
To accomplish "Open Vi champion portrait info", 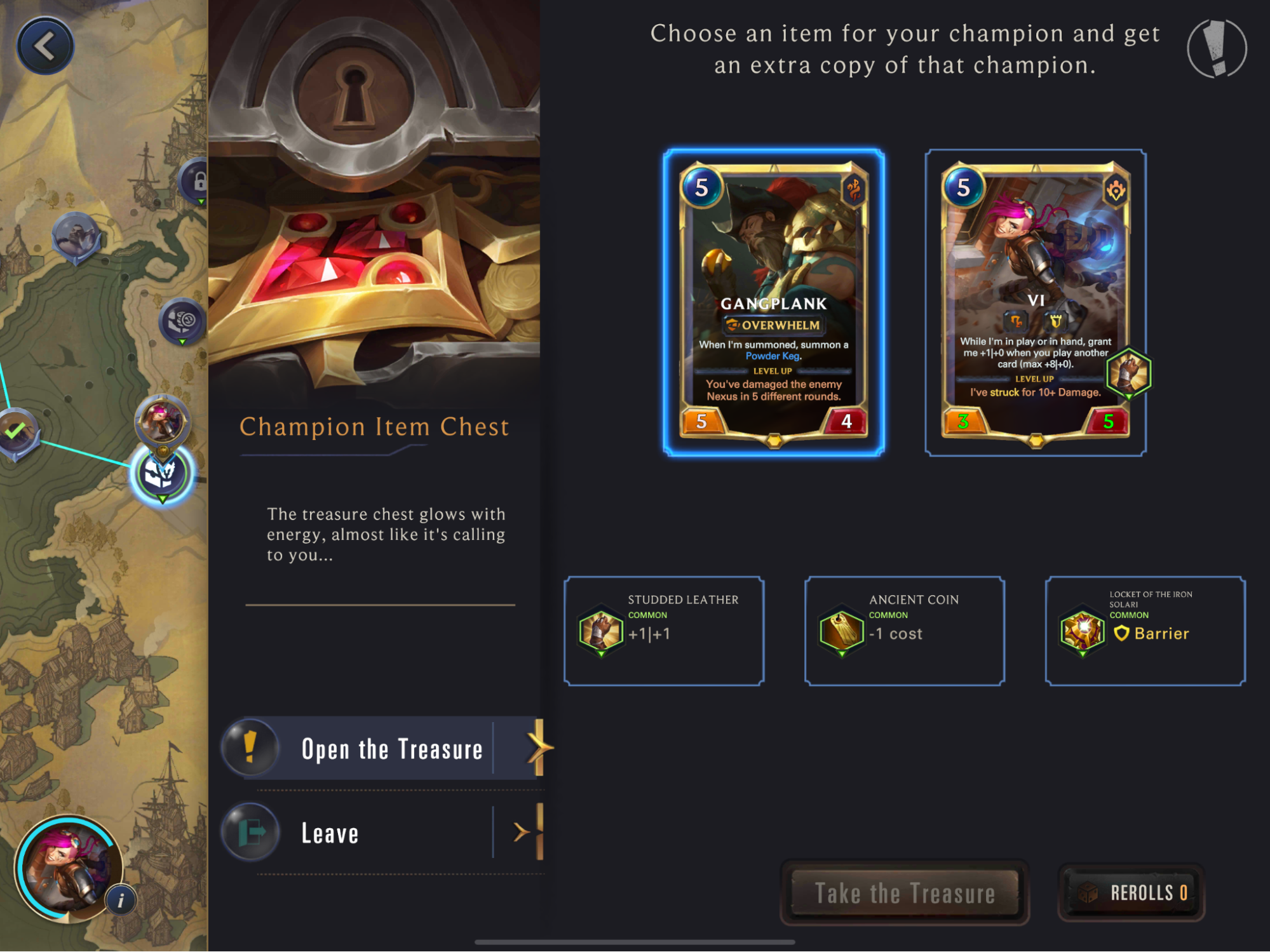I will (121, 900).
